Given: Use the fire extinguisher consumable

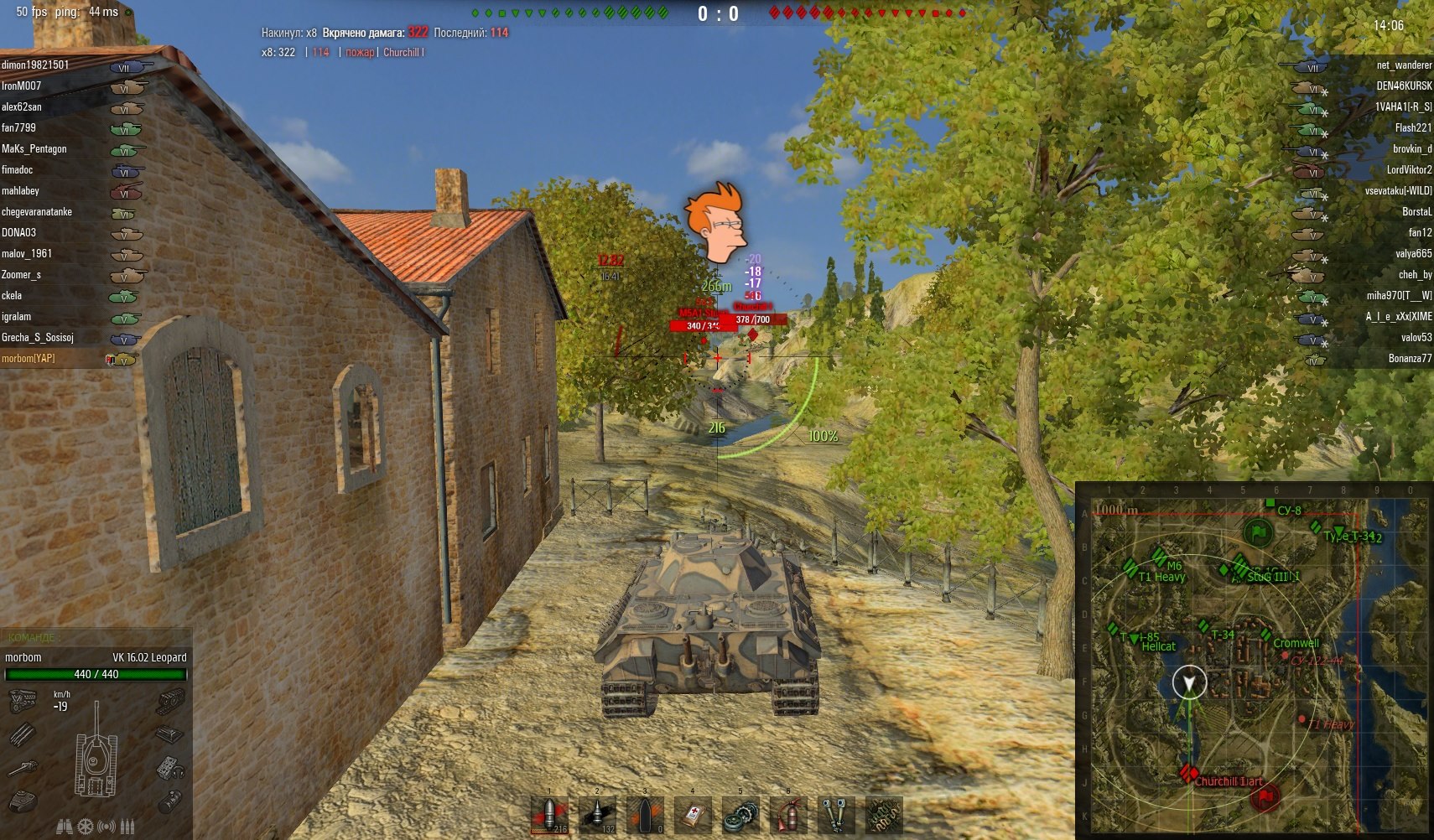Looking at the screenshot, I should pos(788,815).
